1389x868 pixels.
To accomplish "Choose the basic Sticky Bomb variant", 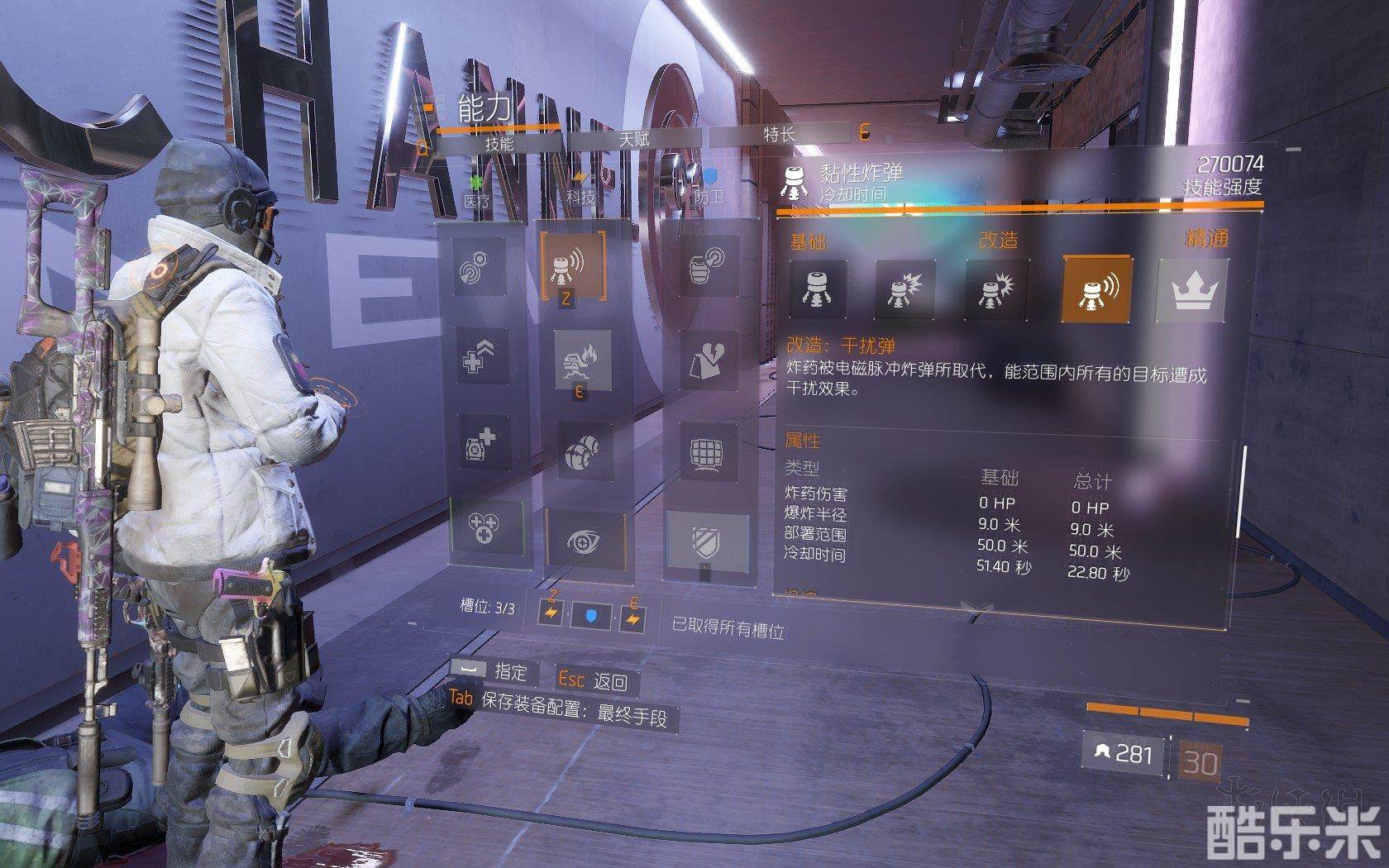I will tap(818, 289).
